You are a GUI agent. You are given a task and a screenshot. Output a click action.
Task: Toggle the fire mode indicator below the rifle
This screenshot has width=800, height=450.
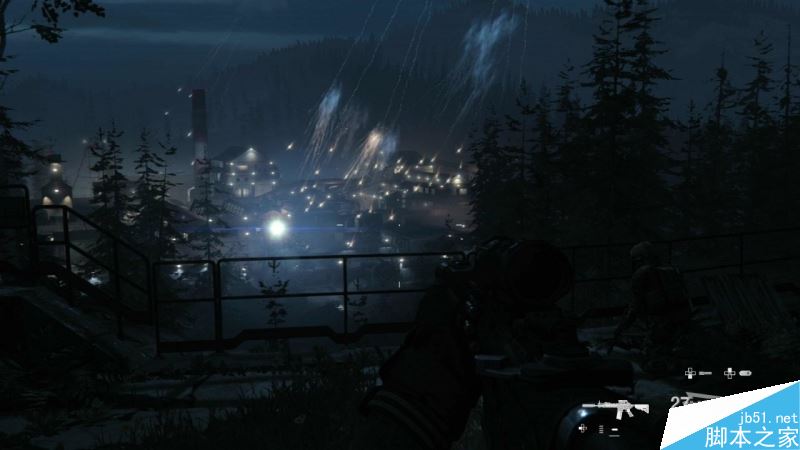(603, 429)
